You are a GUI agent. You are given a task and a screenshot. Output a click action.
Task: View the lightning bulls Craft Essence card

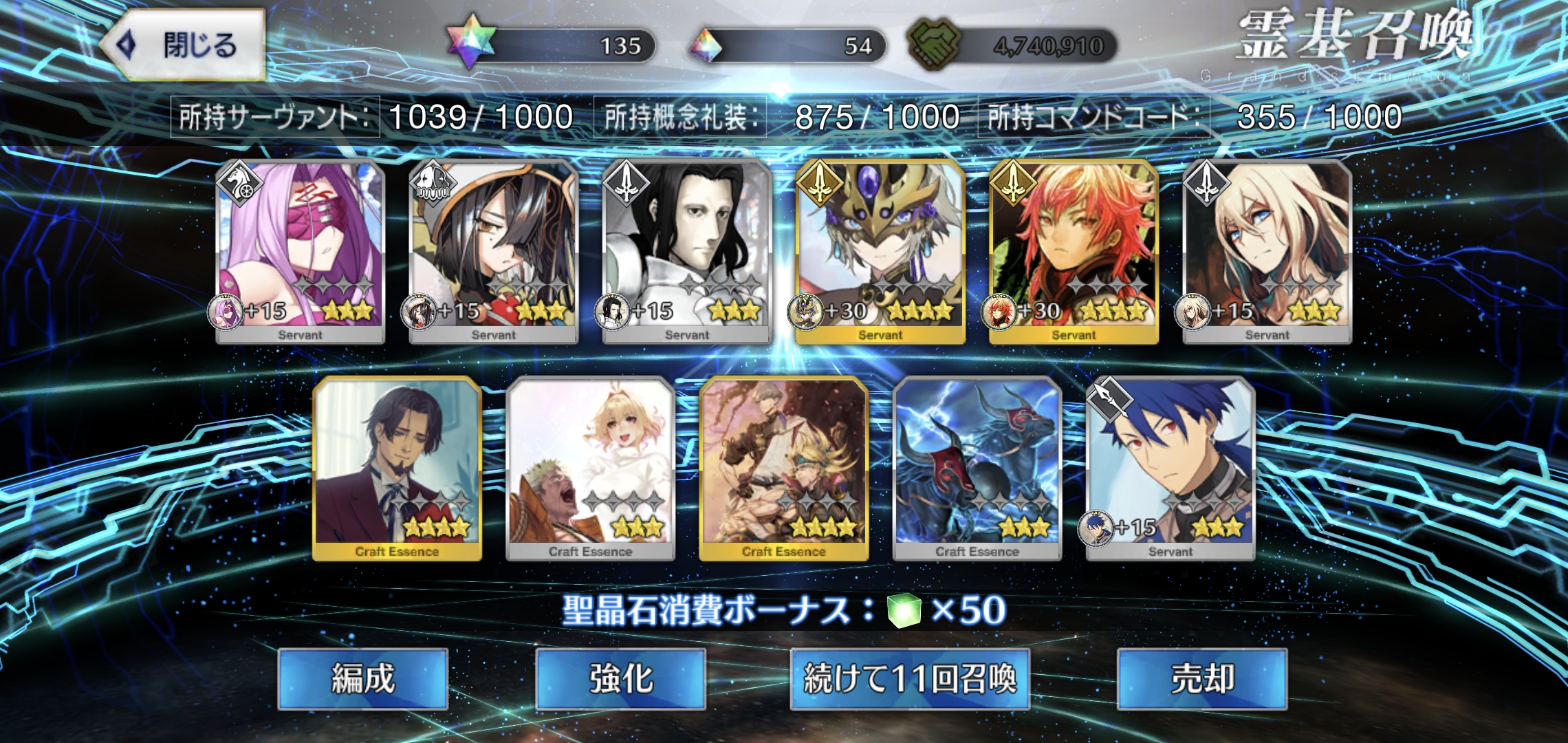(x=977, y=469)
